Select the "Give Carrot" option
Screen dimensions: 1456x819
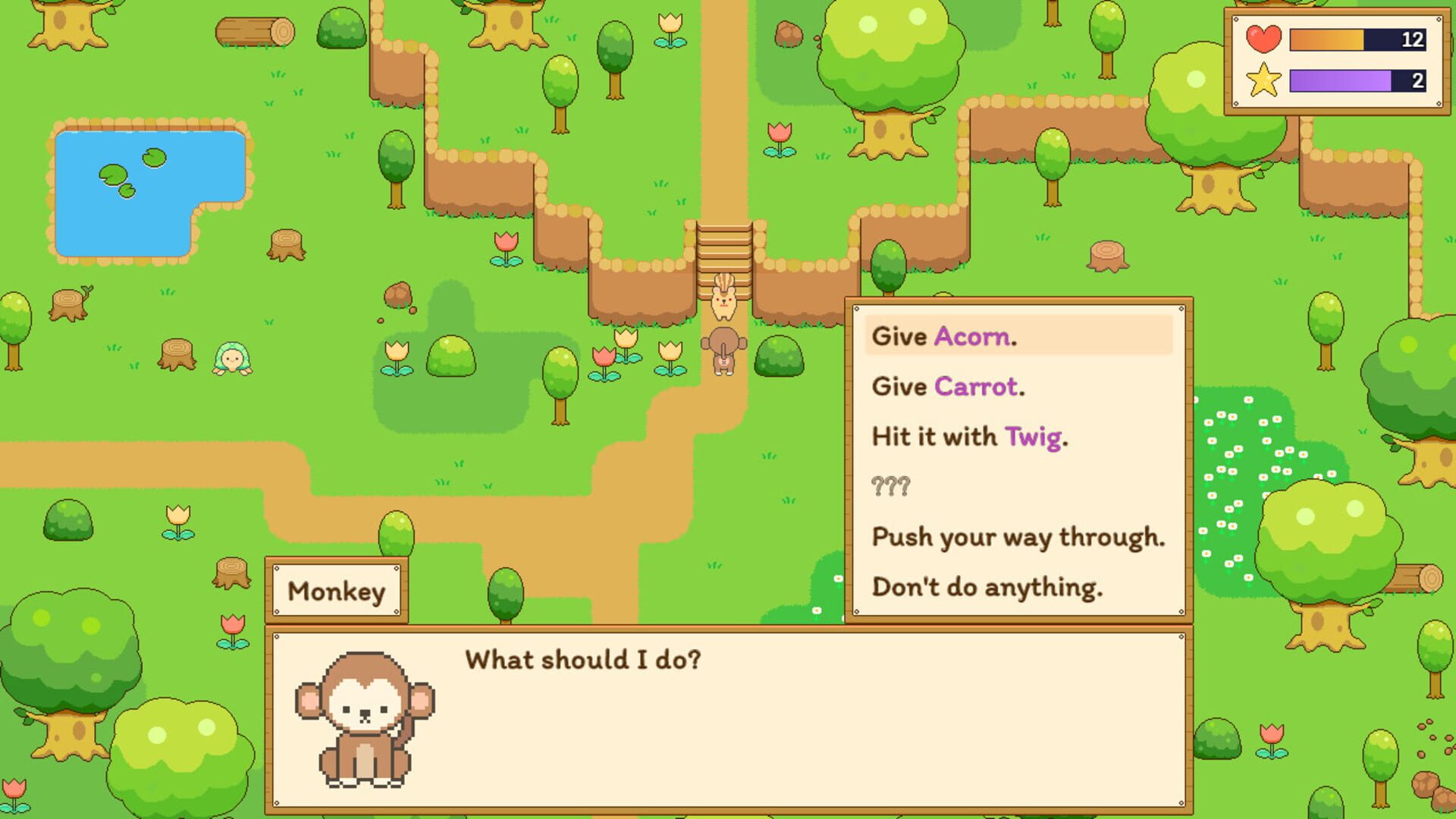[x=946, y=387]
